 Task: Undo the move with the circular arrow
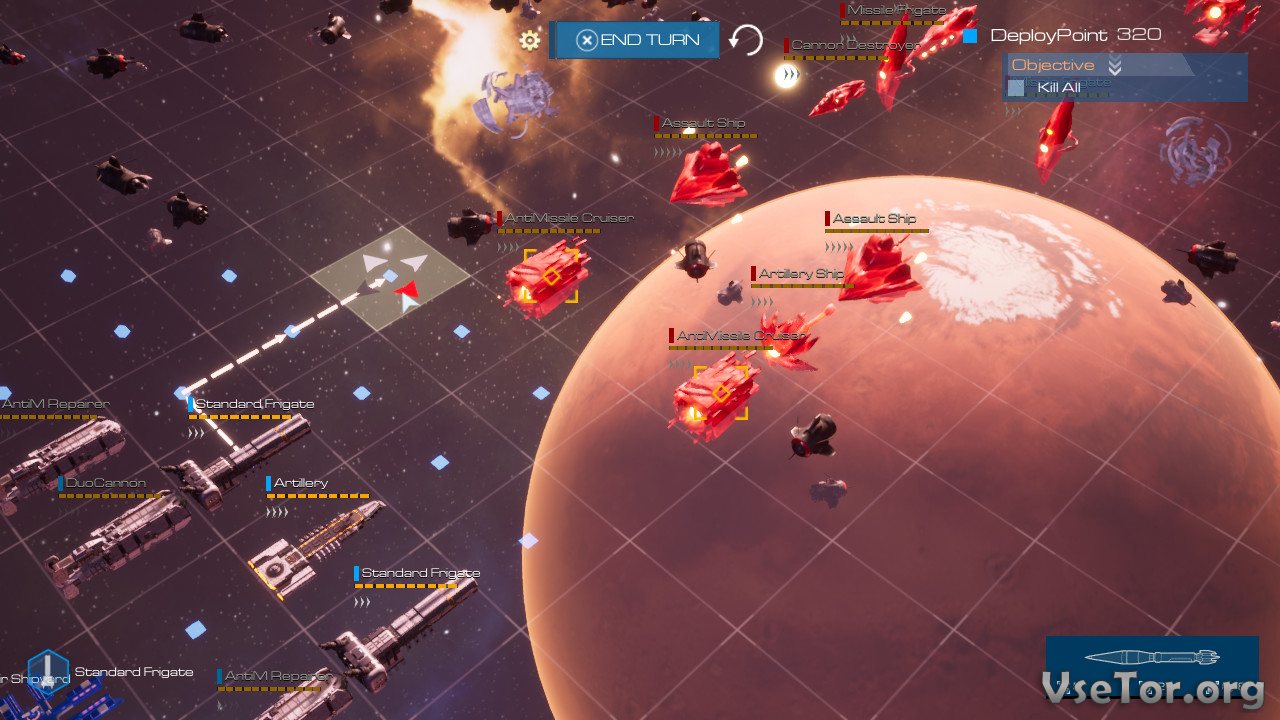pos(745,40)
